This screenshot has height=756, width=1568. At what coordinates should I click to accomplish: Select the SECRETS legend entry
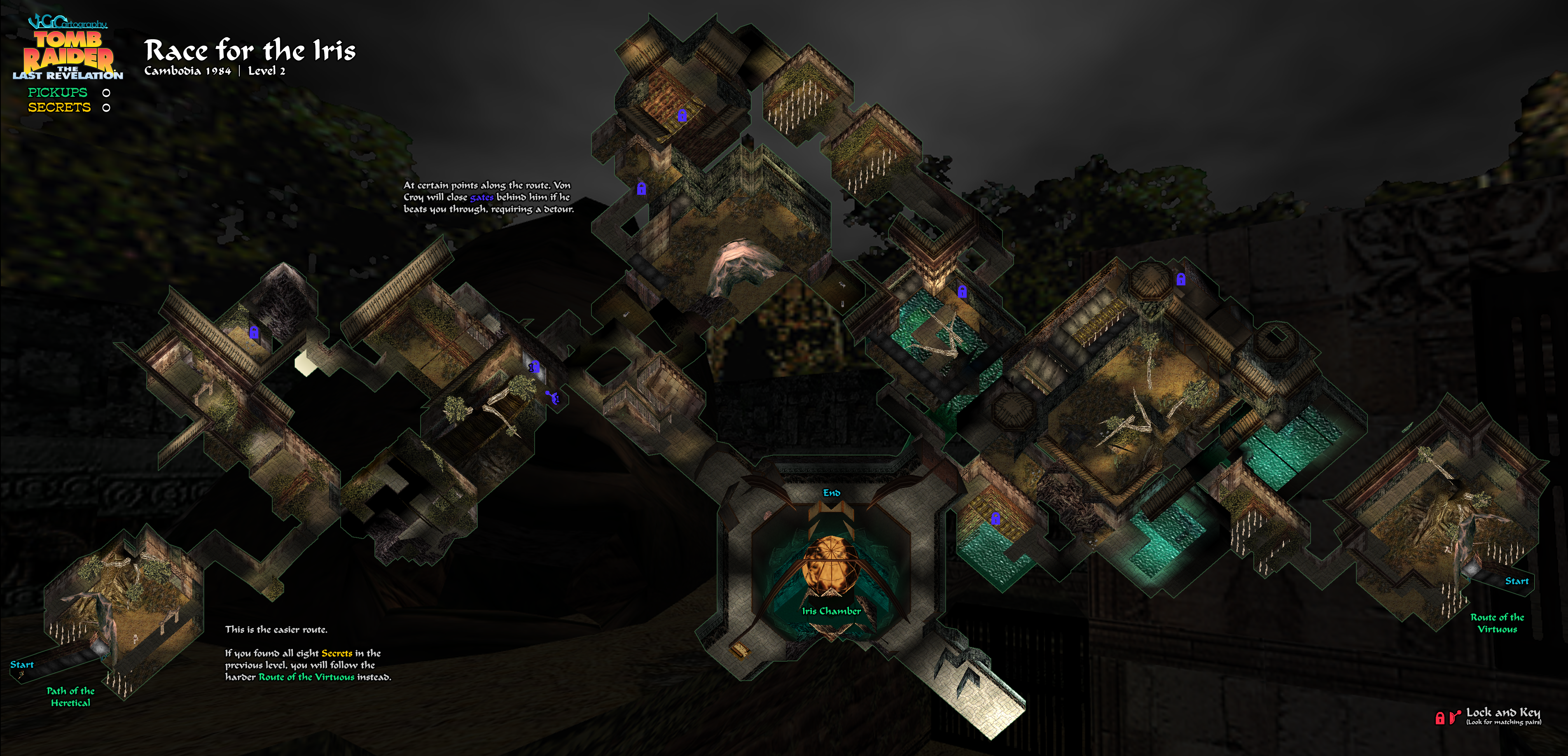click(59, 108)
